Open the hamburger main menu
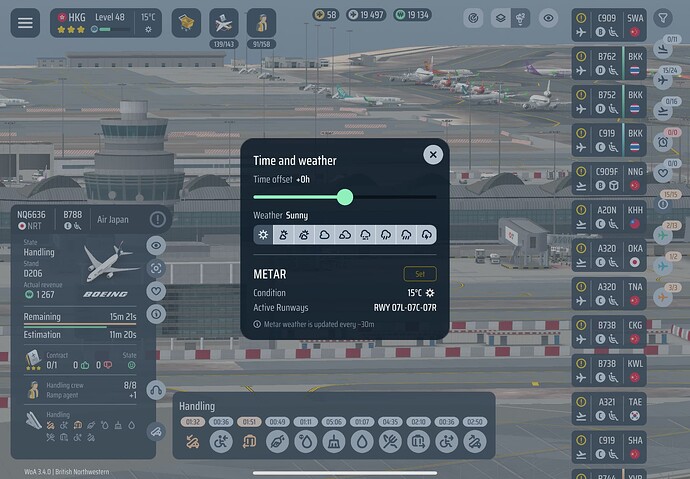This screenshot has width=690, height=479. click(x=25, y=23)
